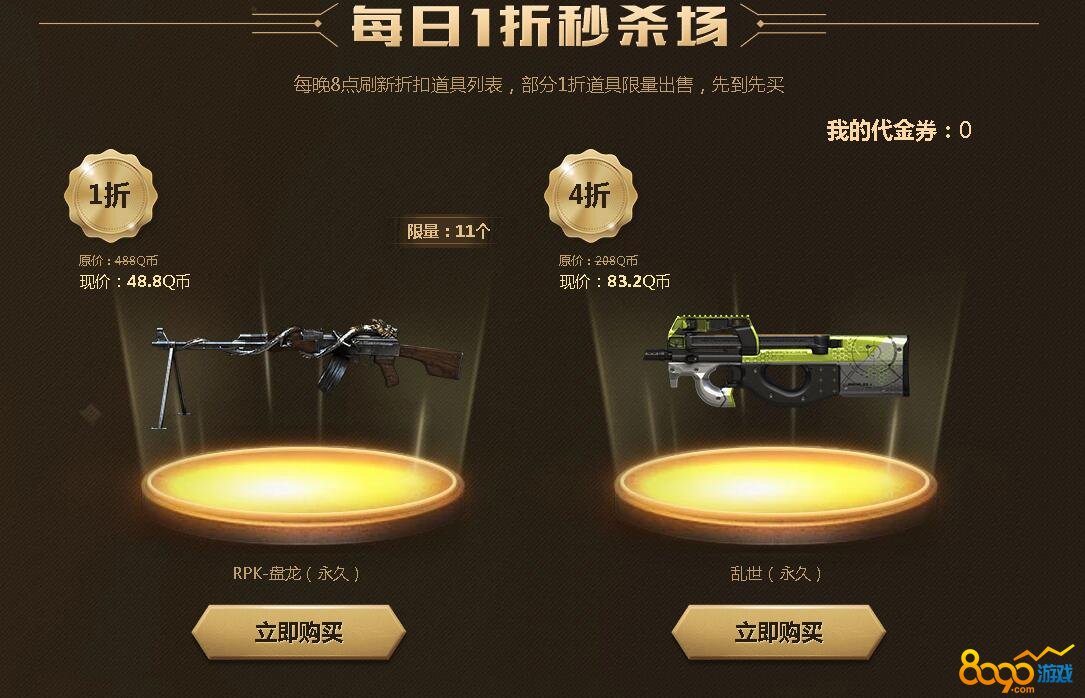This screenshot has width=1085, height=698.
Task: Buy the RPK-盘龙 with 立即购买
Action: 298,633
